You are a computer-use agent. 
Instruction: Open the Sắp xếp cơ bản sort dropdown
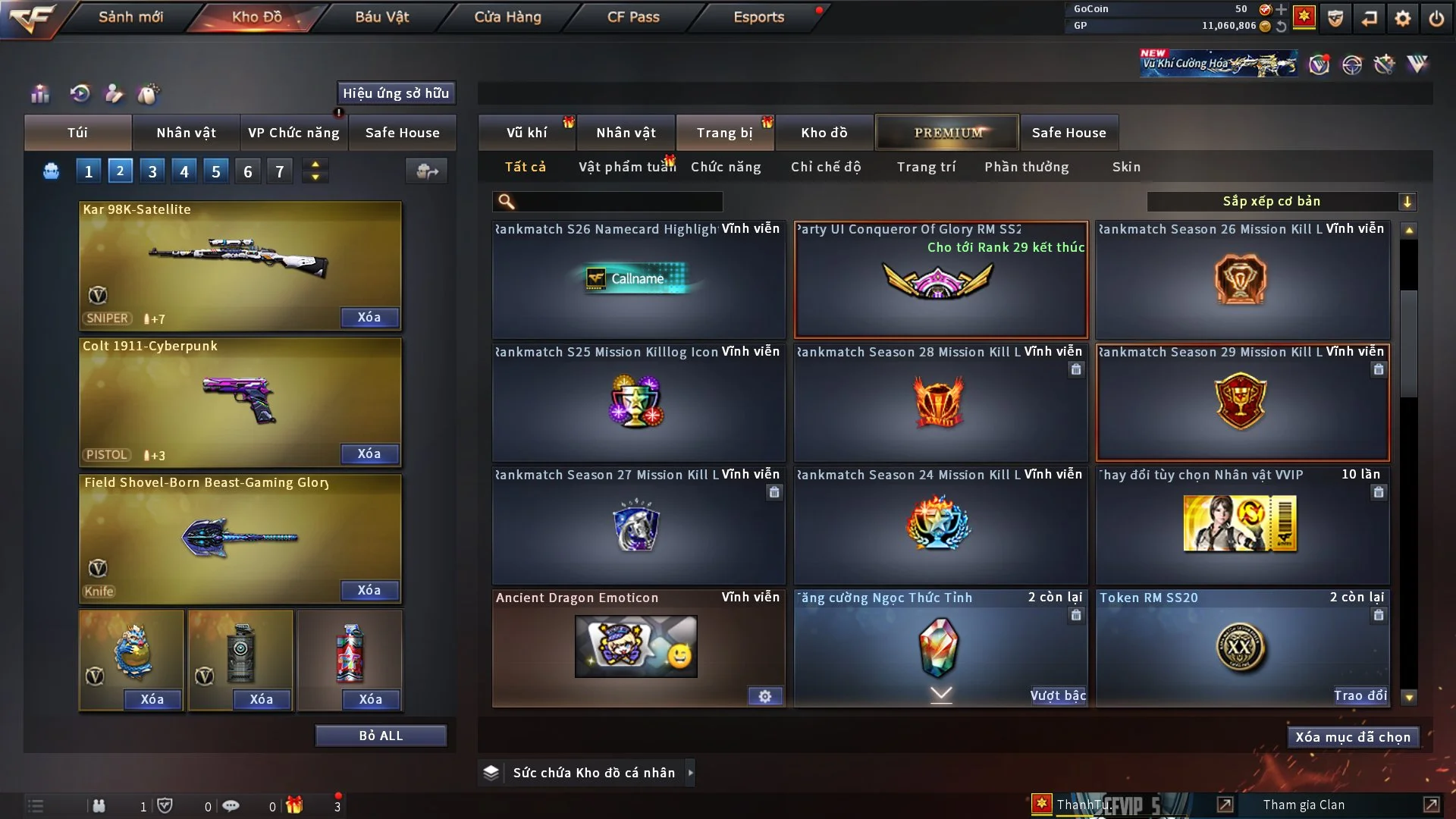click(x=1281, y=202)
